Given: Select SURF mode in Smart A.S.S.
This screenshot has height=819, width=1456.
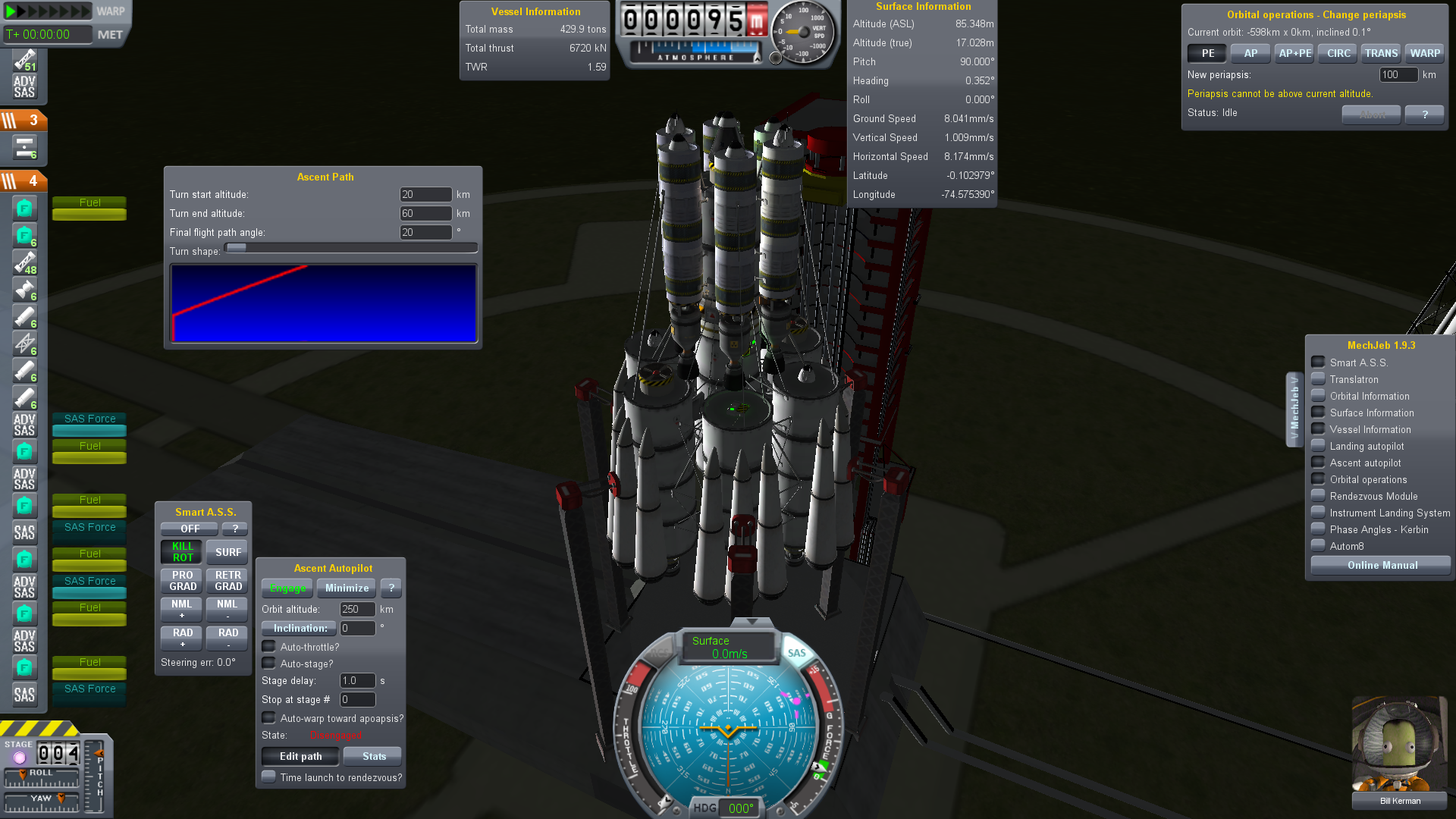Looking at the screenshot, I should (x=227, y=552).
